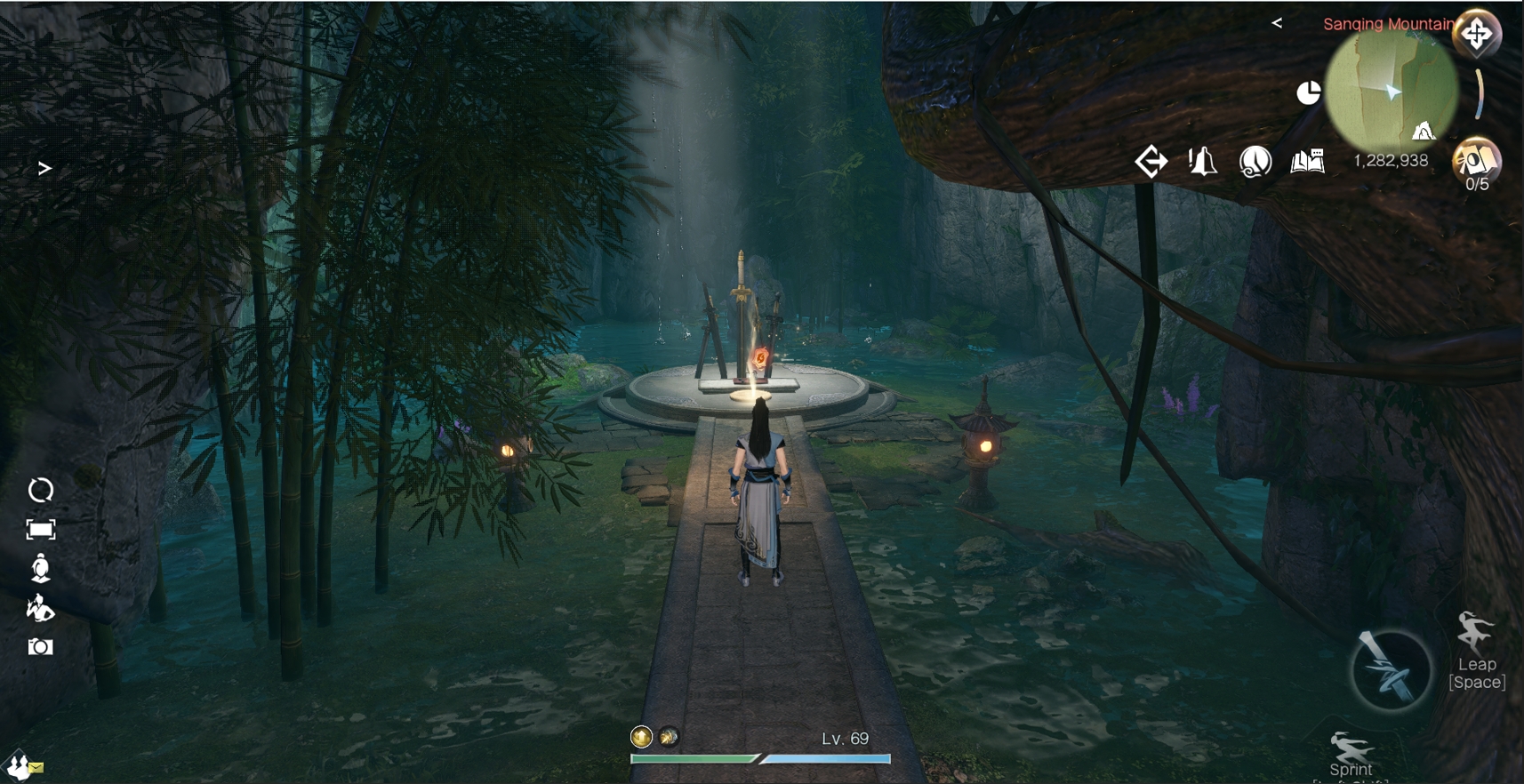Image resolution: width=1524 pixels, height=784 pixels.
Task: Collapse the top-right panel with the left arrow
Action: point(1277,23)
